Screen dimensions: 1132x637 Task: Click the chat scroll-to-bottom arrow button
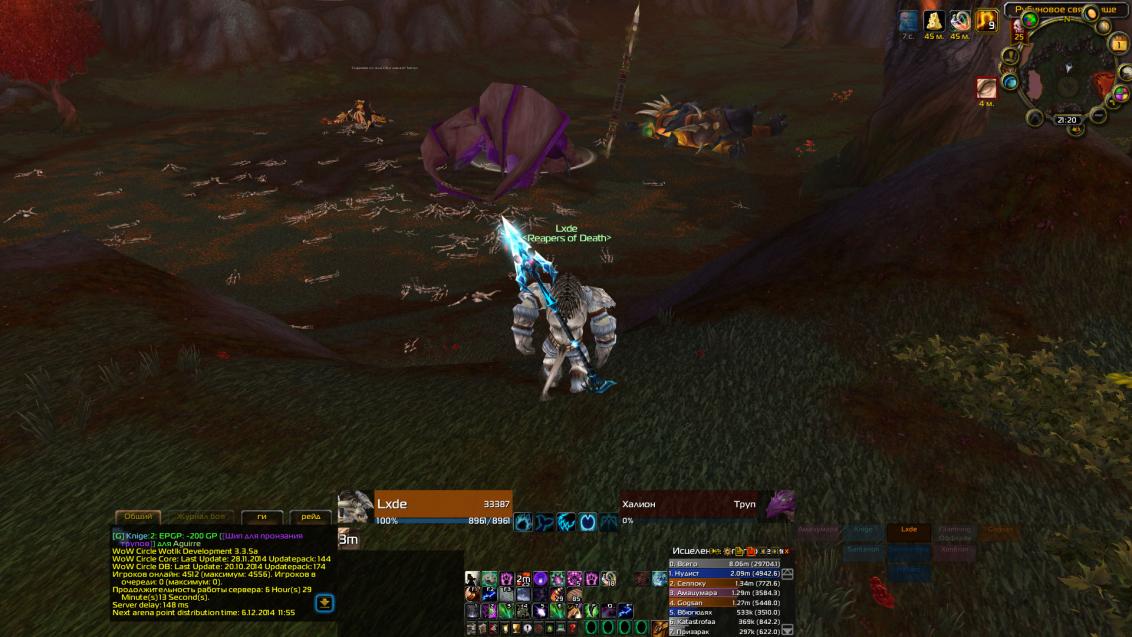(324, 603)
